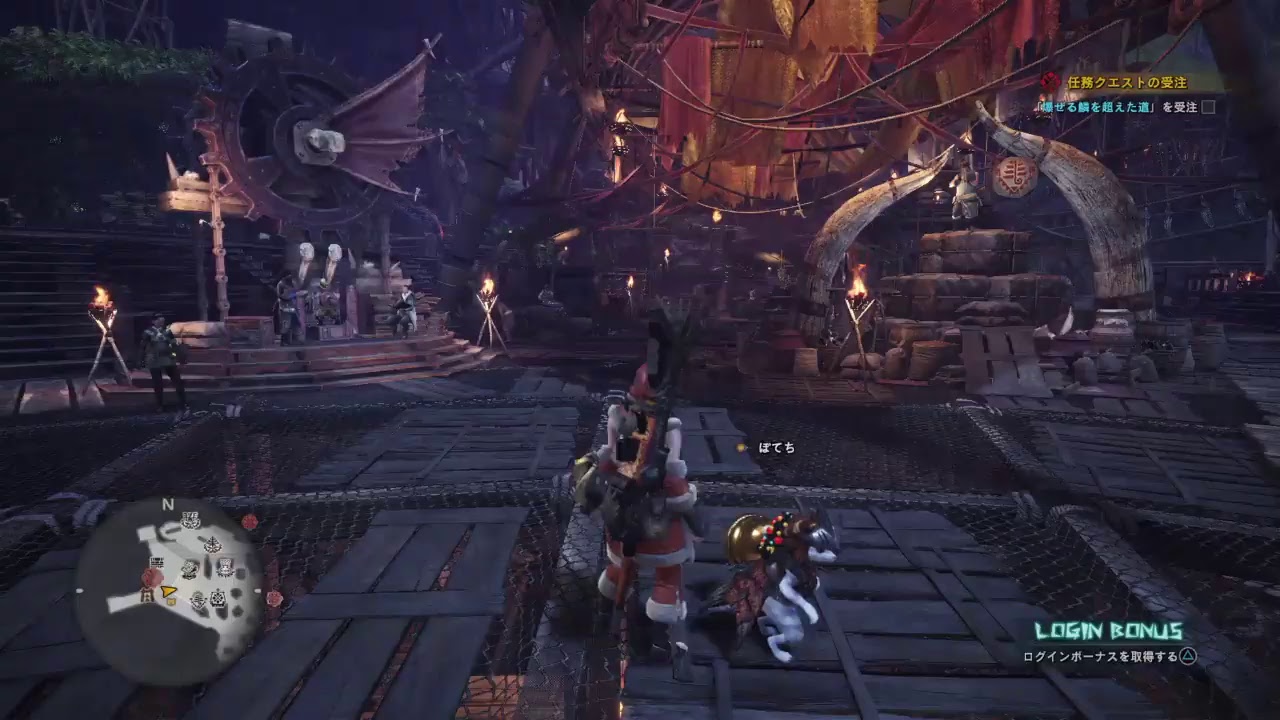Click the yellow player arrow on the minimap

[x=168, y=592]
